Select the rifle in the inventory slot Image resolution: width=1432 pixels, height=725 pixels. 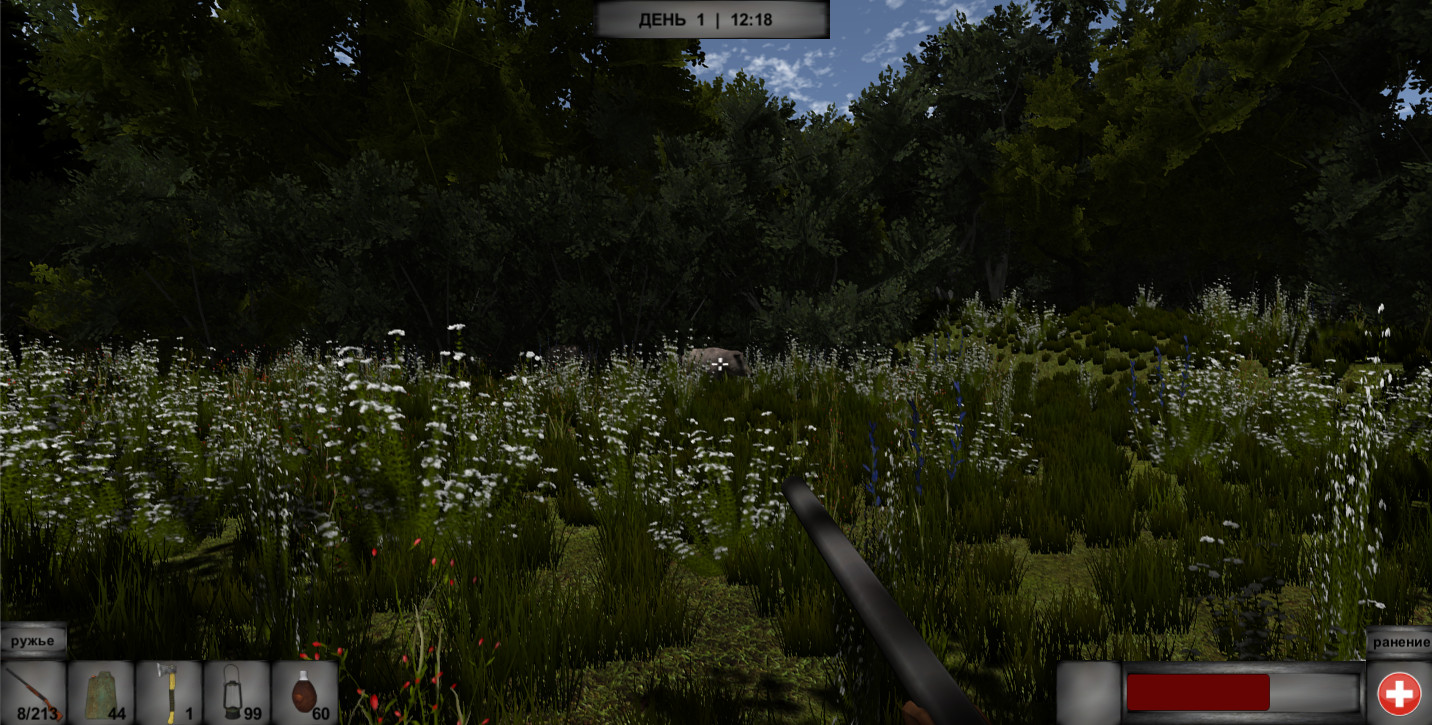(35, 690)
